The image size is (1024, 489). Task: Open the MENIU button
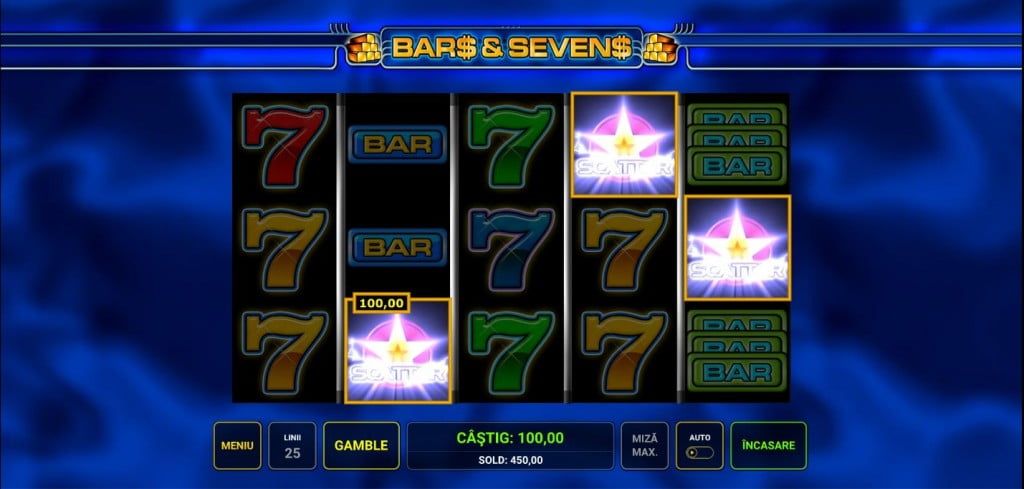tap(237, 445)
